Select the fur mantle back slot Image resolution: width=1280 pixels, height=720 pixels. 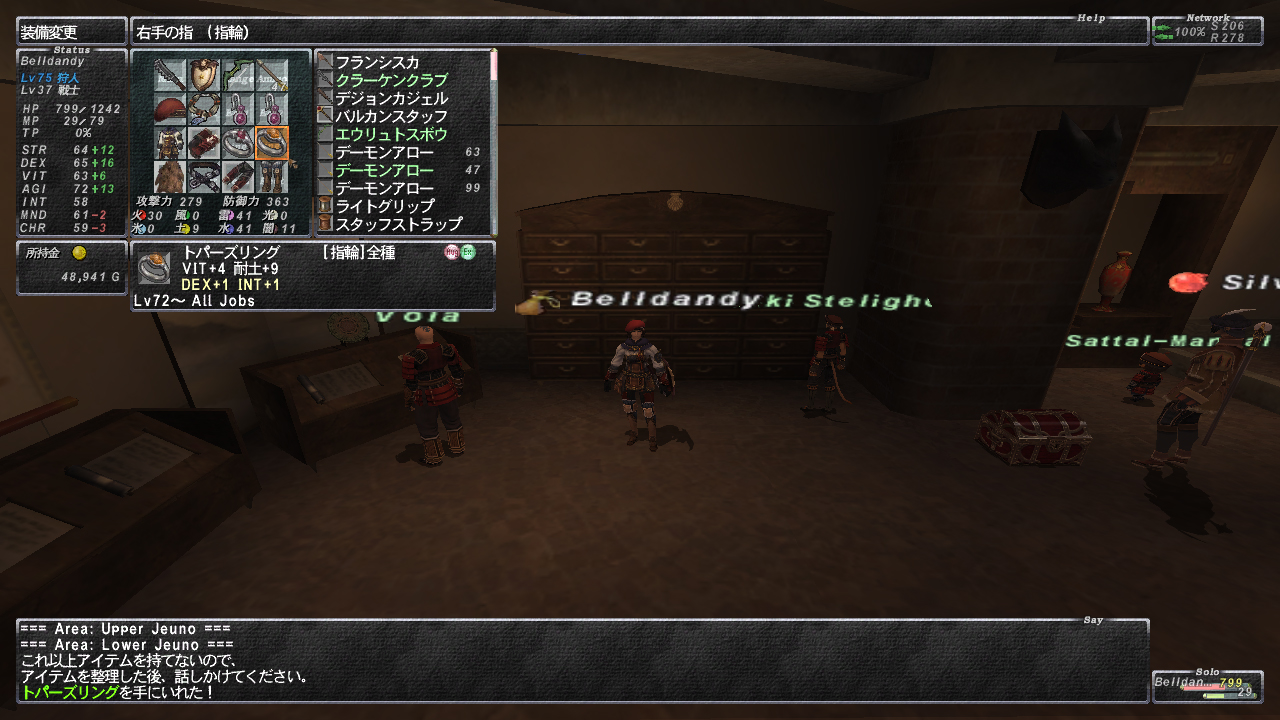pos(171,177)
